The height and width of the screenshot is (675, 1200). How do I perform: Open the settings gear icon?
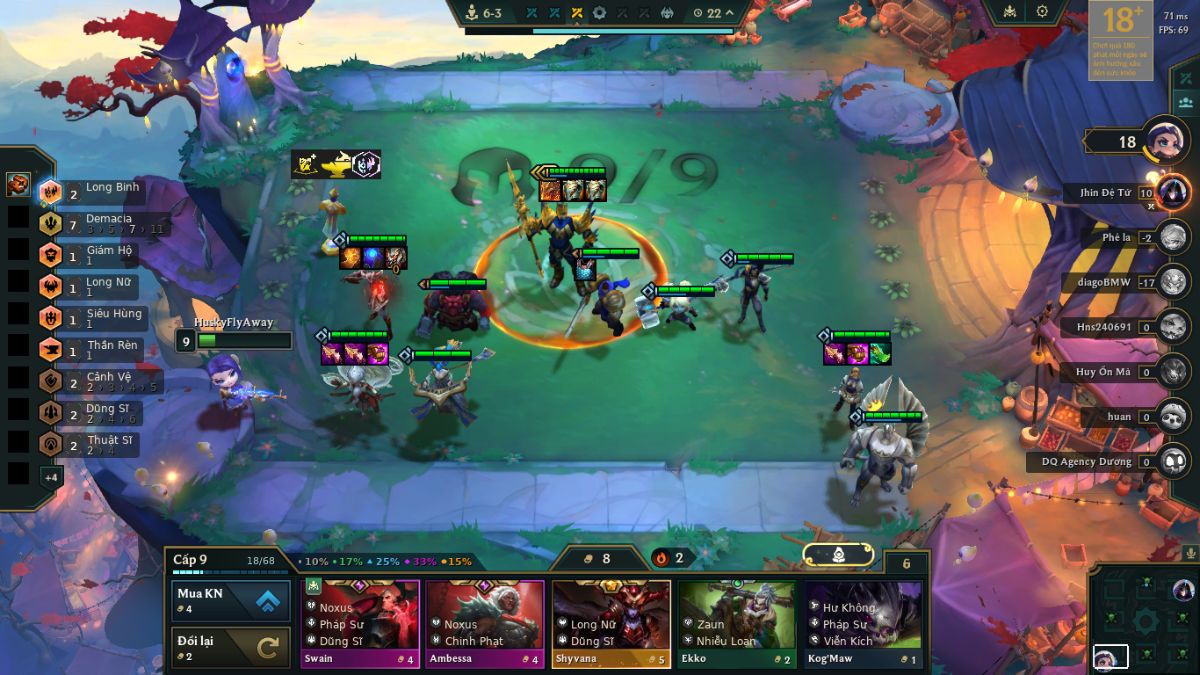click(1042, 12)
